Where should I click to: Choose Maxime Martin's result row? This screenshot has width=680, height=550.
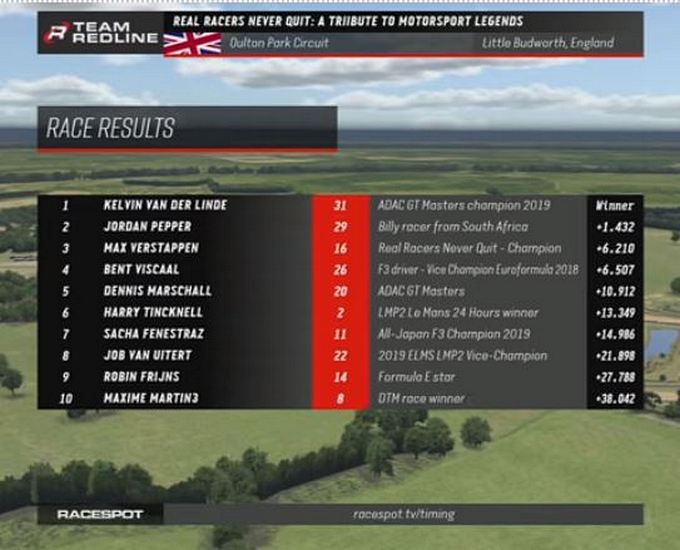(x=150, y=399)
